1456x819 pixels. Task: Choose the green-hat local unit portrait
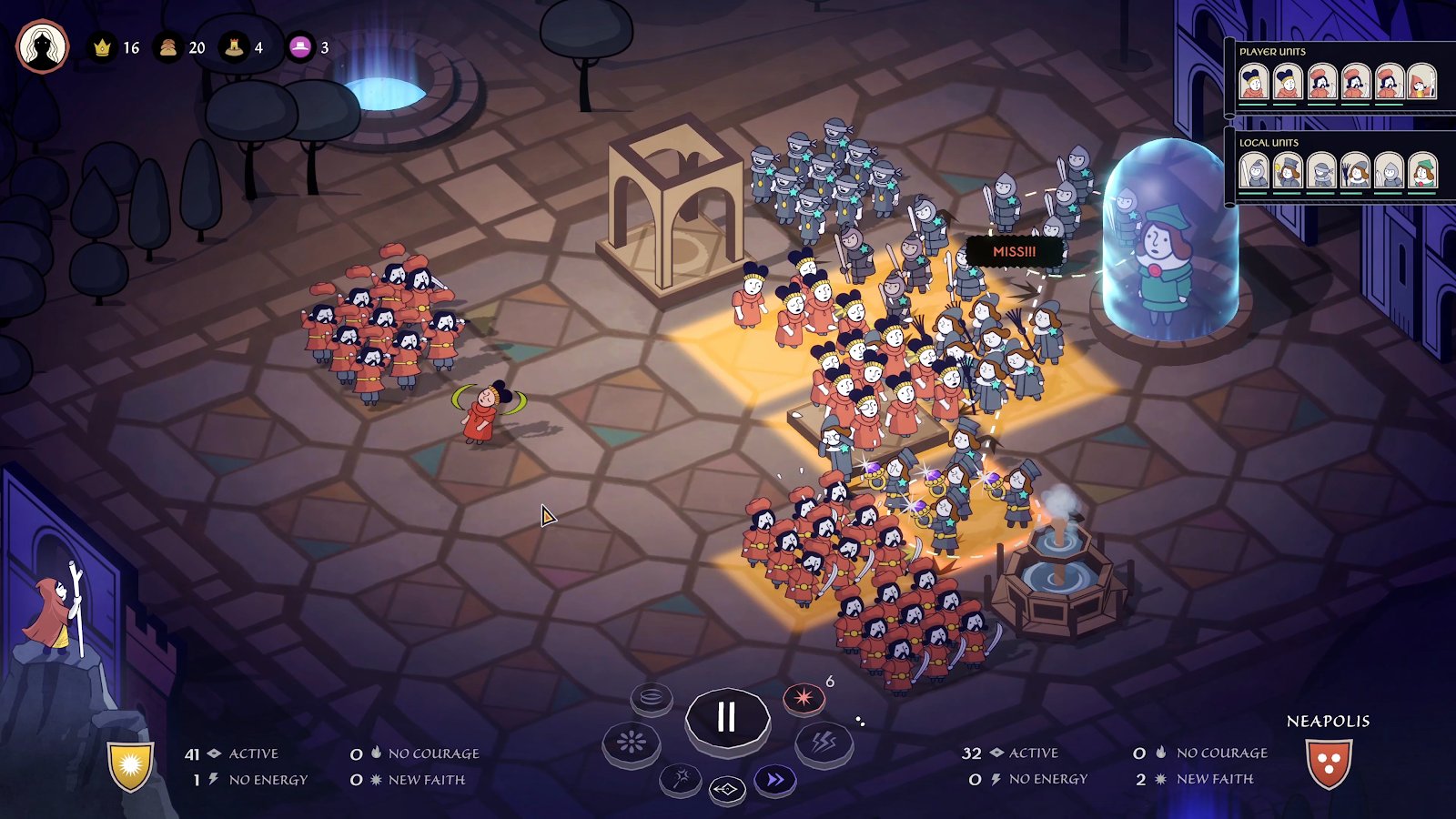[1421, 171]
